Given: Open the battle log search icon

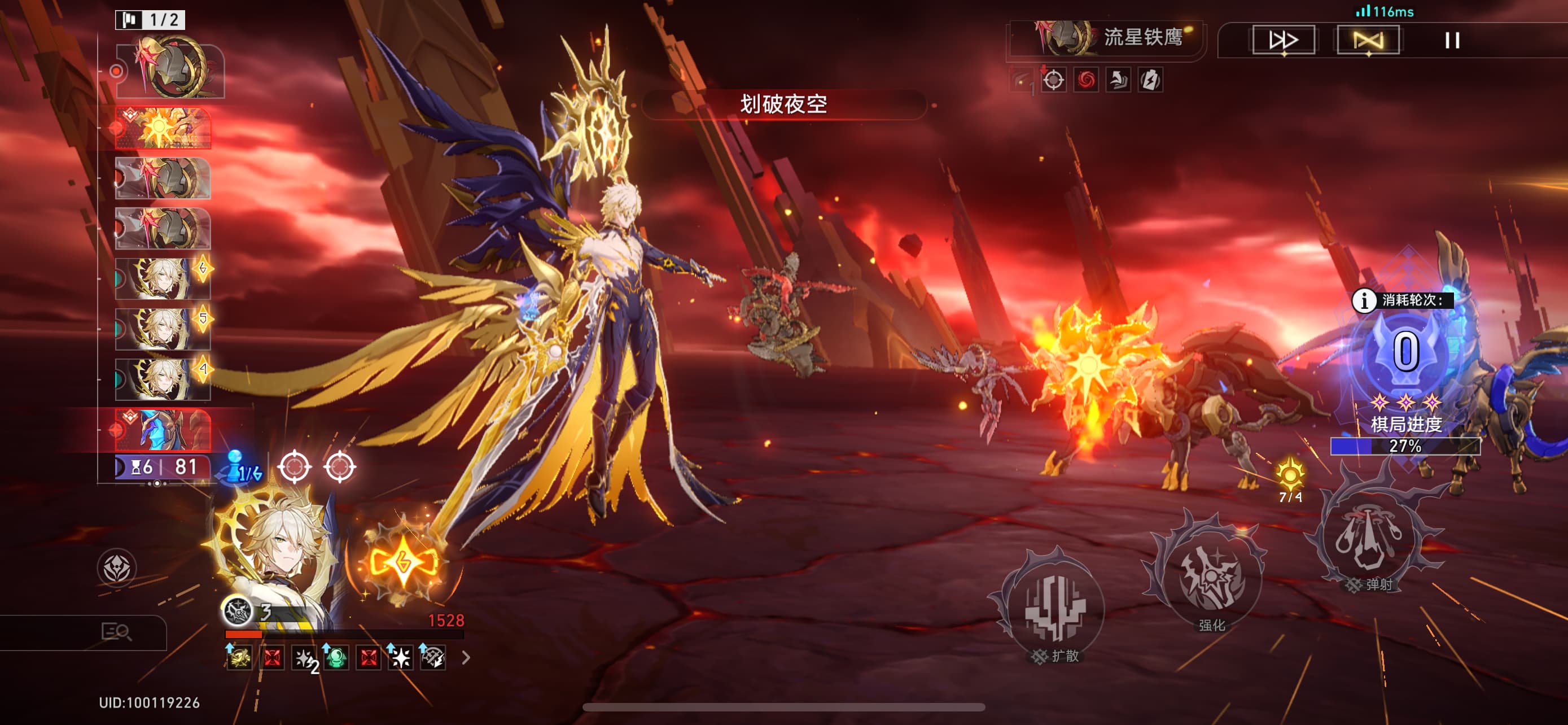Looking at the screenshot, I should tap(116, 632).
